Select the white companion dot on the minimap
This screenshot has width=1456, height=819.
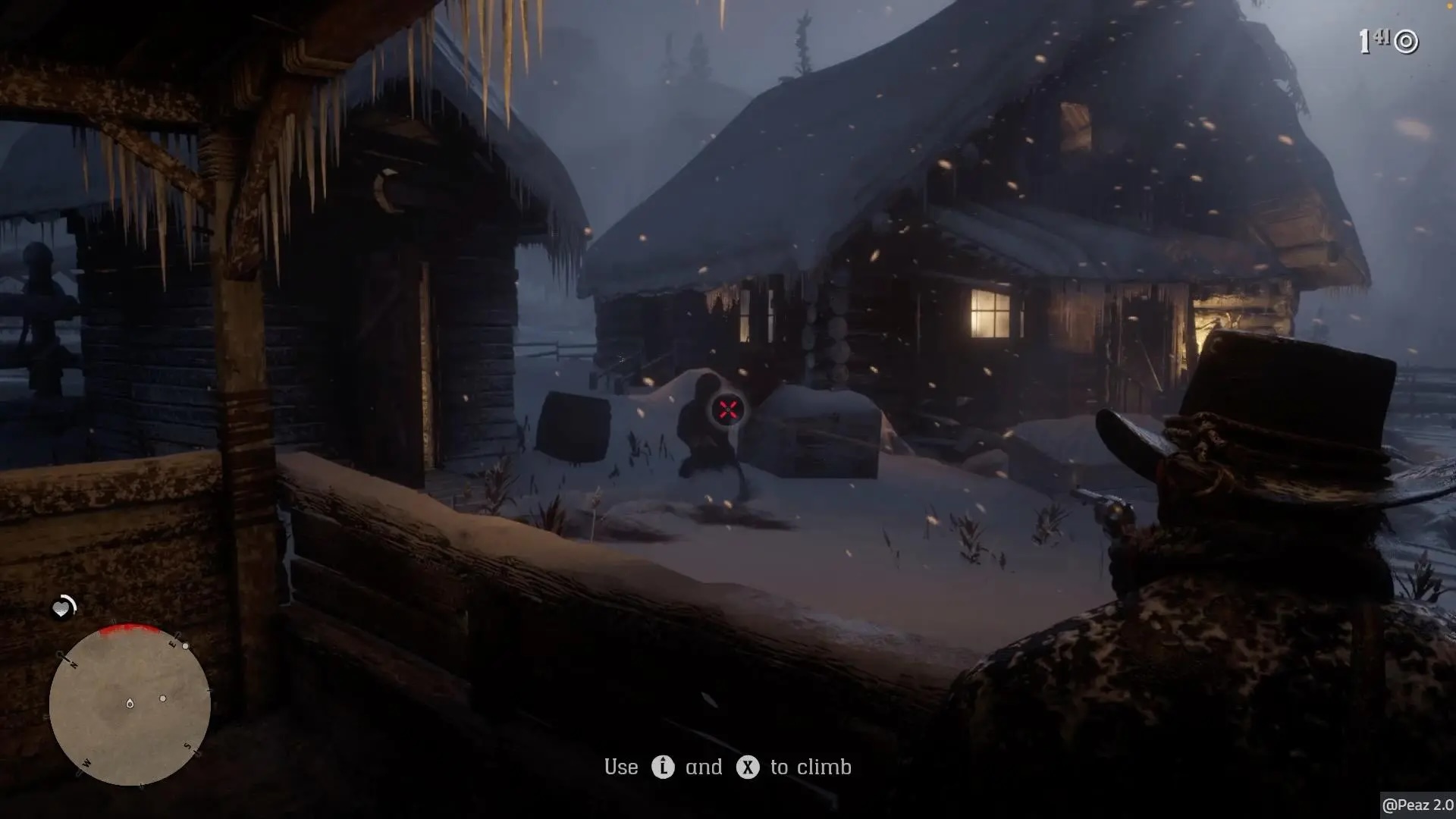point(163,698)
